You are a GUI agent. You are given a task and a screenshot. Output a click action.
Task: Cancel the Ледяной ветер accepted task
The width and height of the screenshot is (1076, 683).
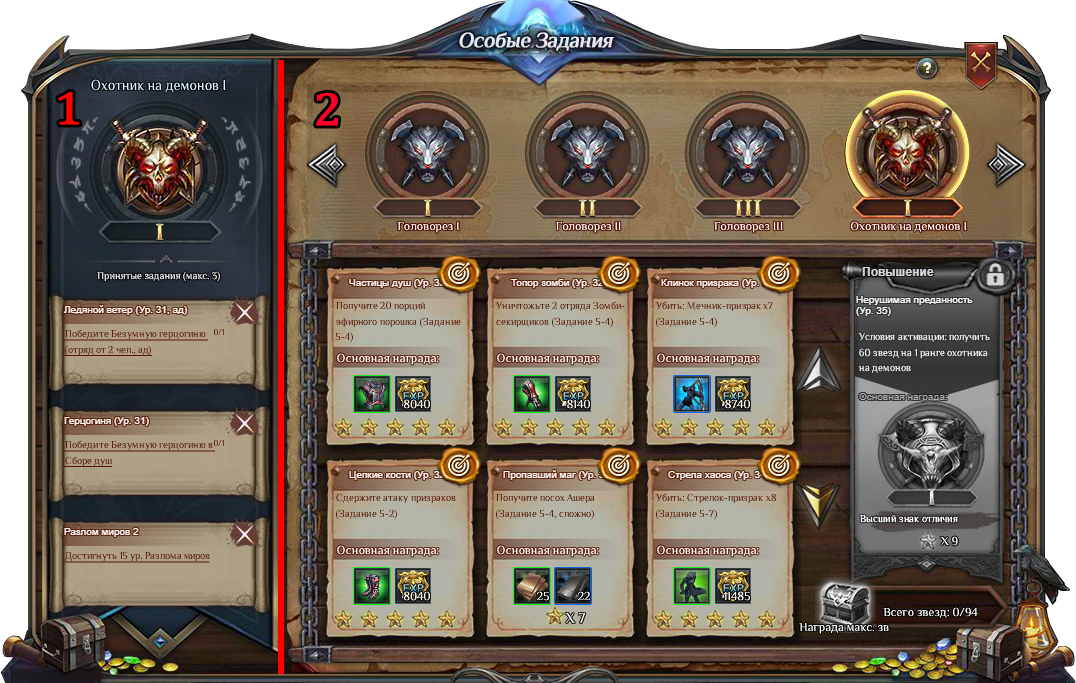(x=245, y=313)
